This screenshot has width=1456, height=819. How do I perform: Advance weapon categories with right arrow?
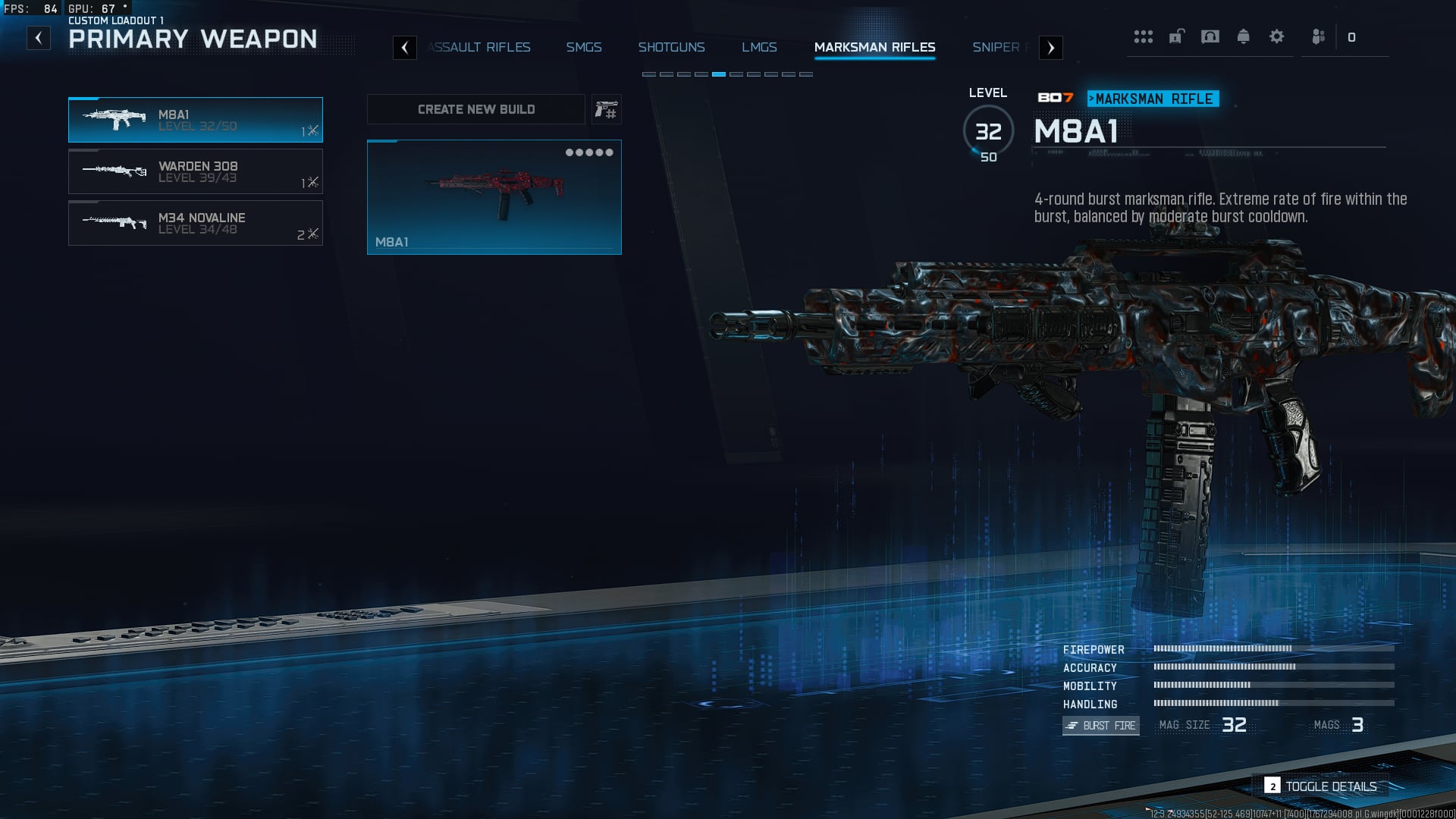(x=1050, y=48)
